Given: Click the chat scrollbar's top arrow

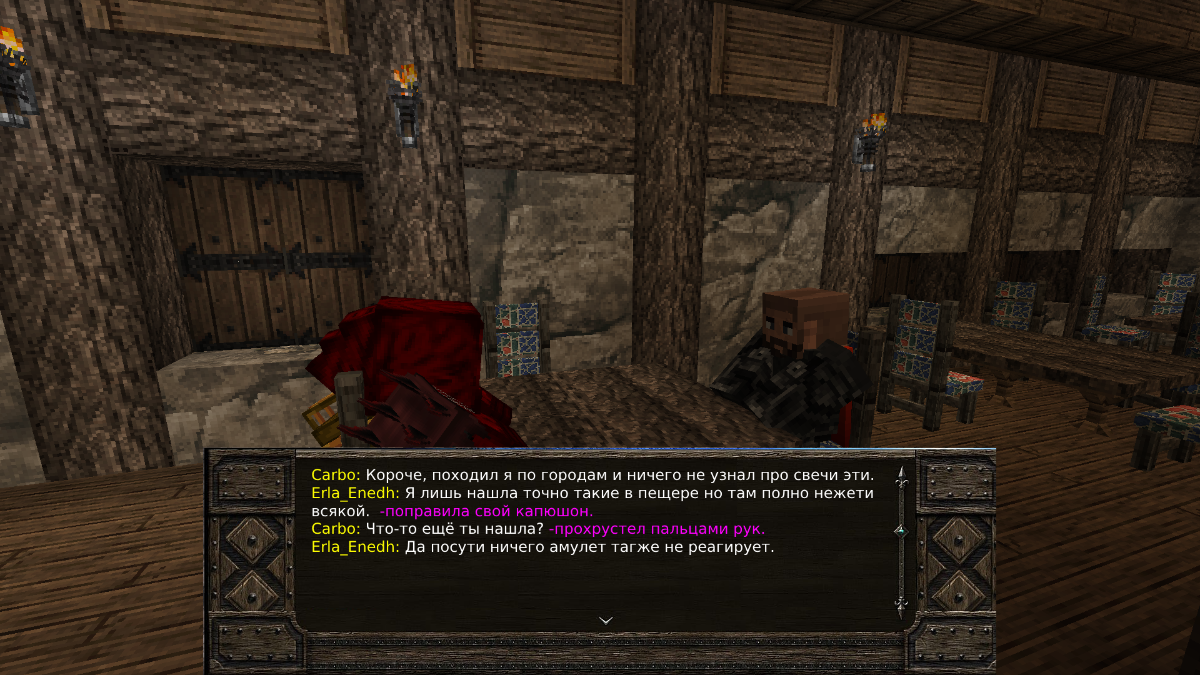Looking at the screenshot, I should tap(900, 475).
